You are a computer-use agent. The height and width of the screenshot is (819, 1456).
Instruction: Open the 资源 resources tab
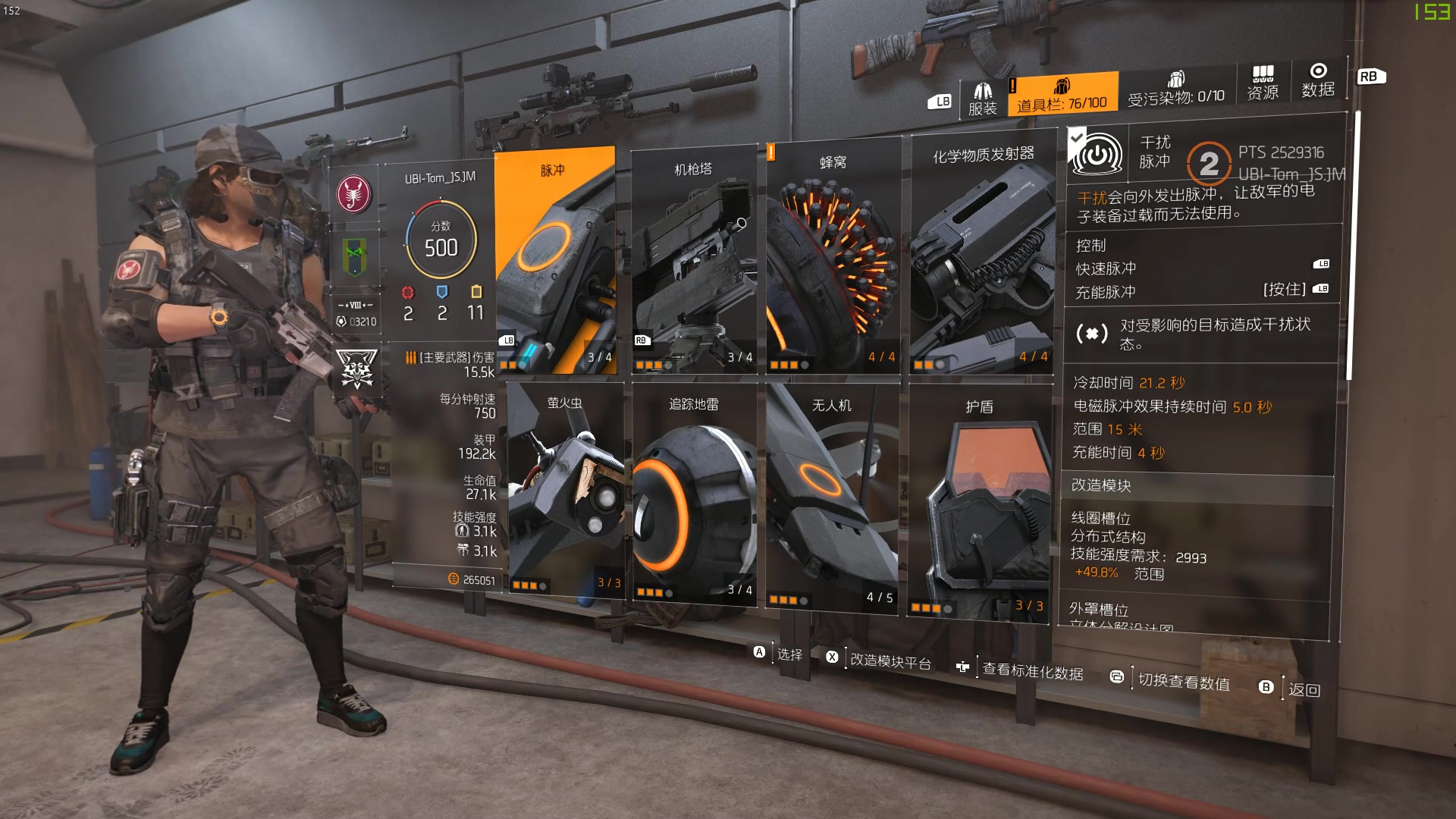point(1263,83)
